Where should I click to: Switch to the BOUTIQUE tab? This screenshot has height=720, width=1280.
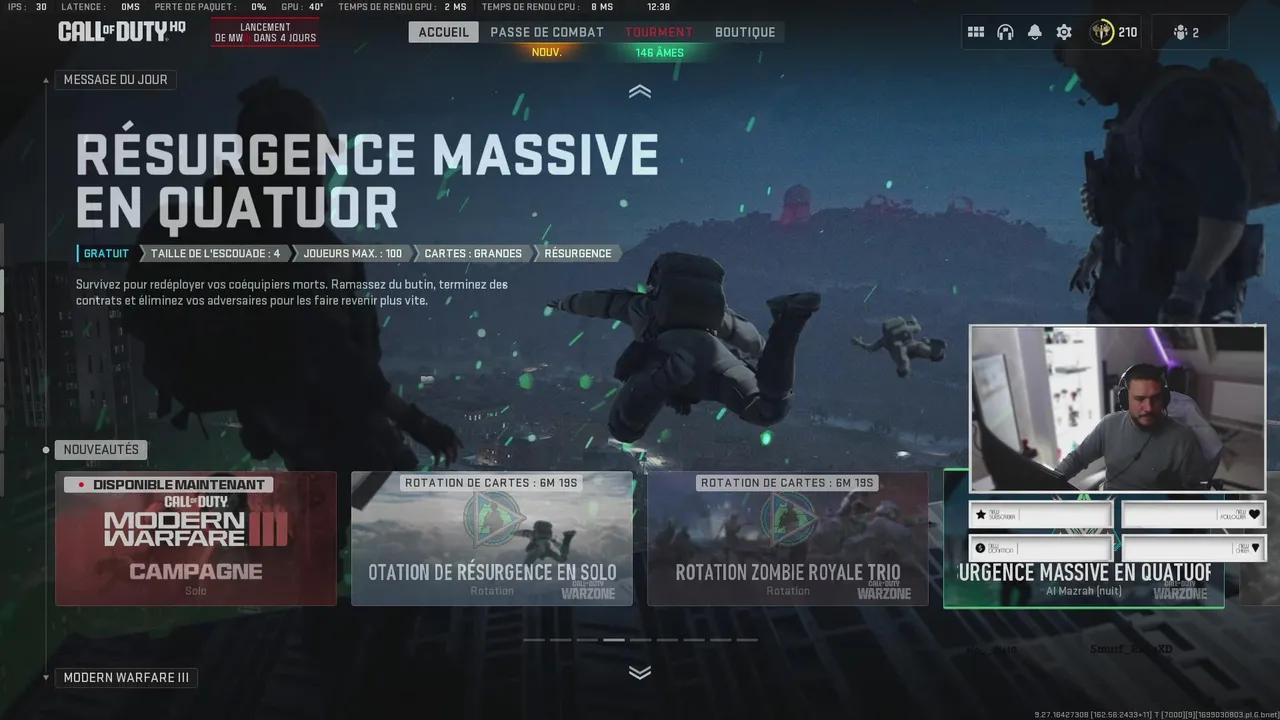pyautogui.click(x=745, y=31)
